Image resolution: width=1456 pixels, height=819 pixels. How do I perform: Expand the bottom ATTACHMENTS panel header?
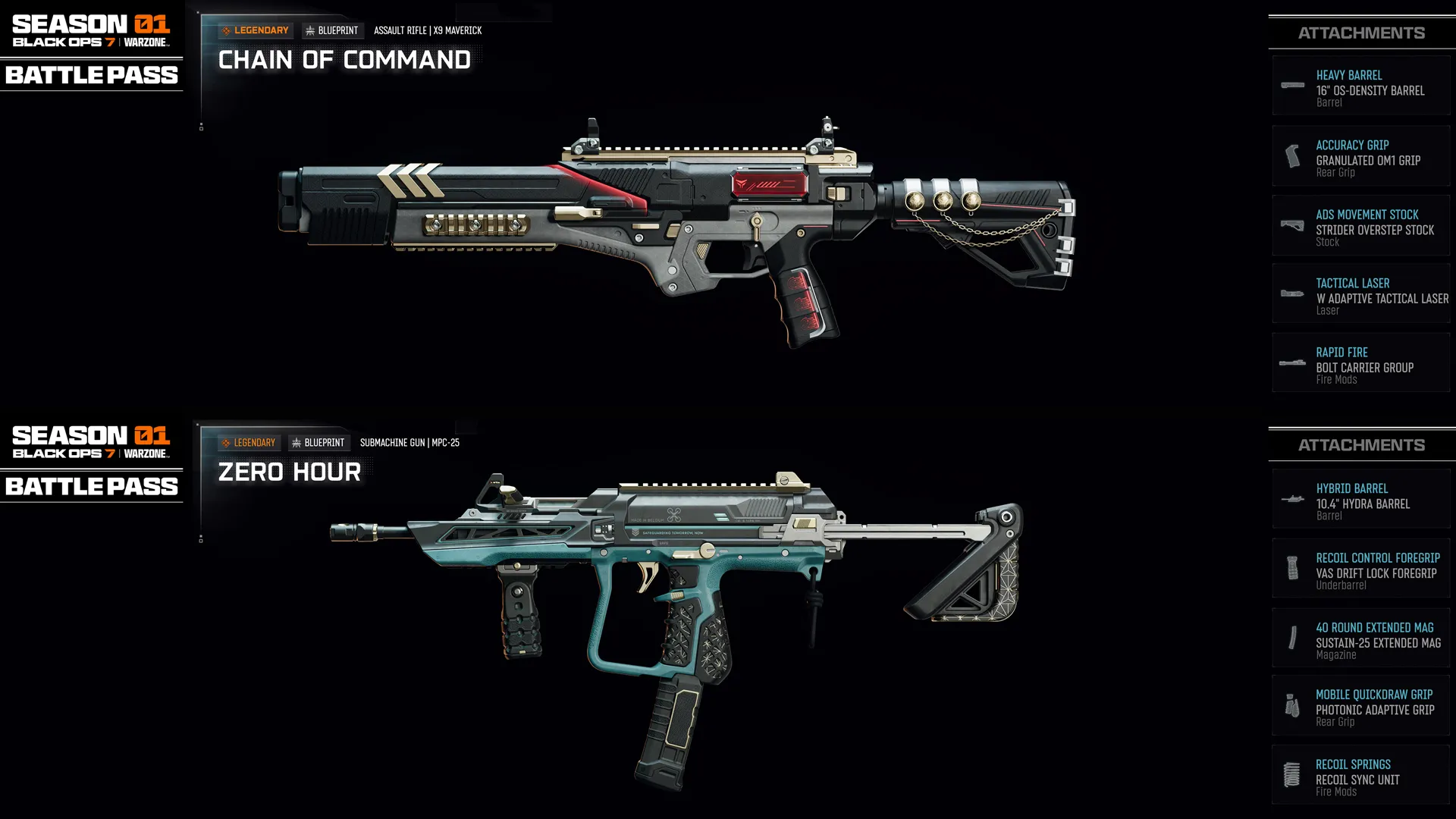pyautogui.click(x=1361, y=444)
